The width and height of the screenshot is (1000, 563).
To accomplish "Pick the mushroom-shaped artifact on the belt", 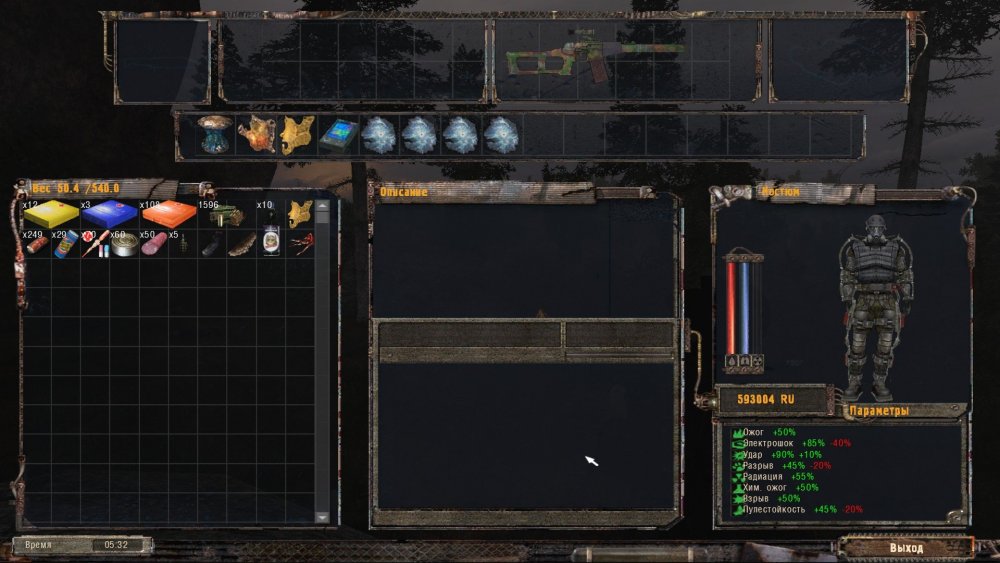I will click(215, 135).
